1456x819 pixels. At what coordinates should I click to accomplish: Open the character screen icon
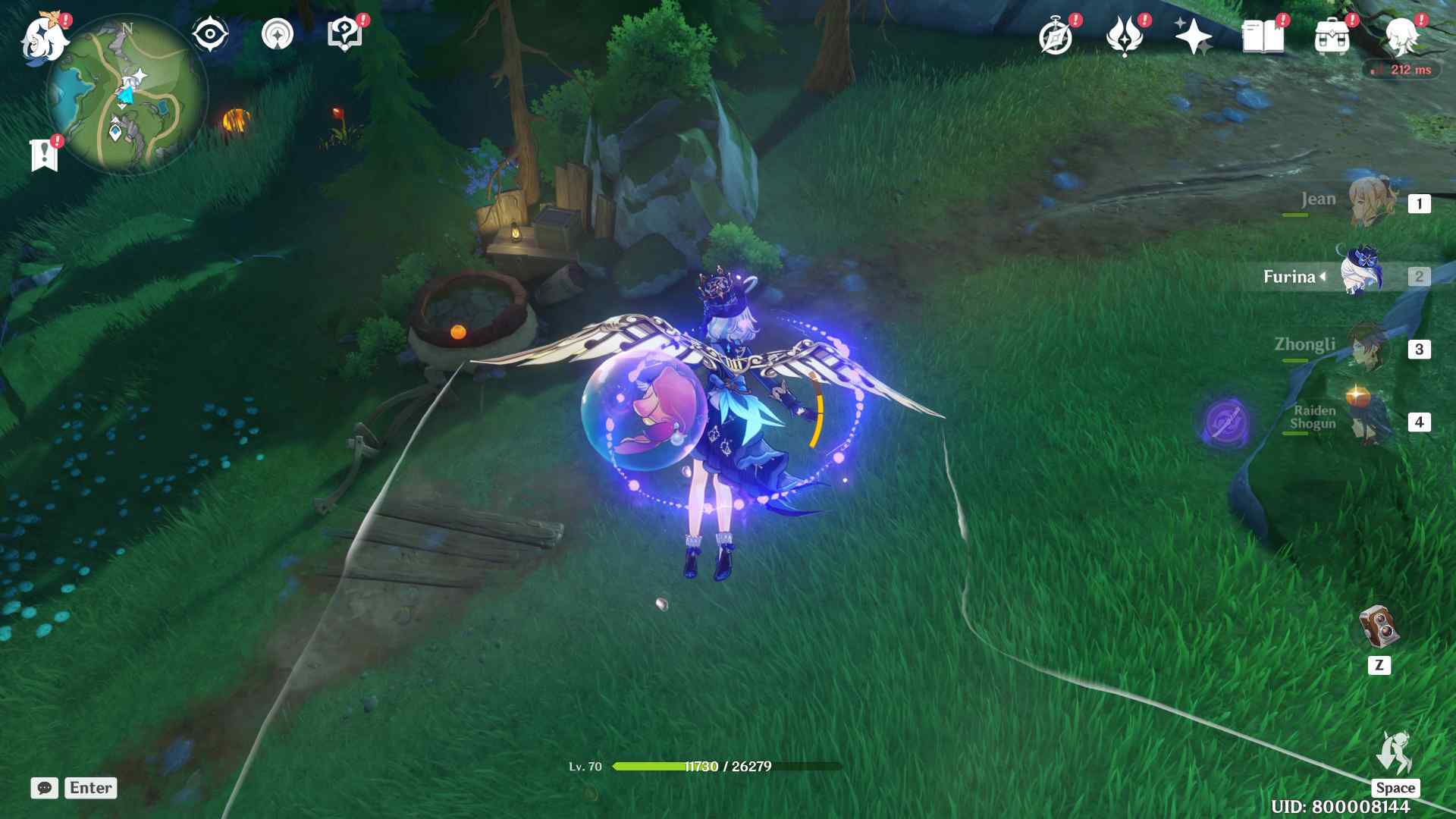(x=1401, y=37)
